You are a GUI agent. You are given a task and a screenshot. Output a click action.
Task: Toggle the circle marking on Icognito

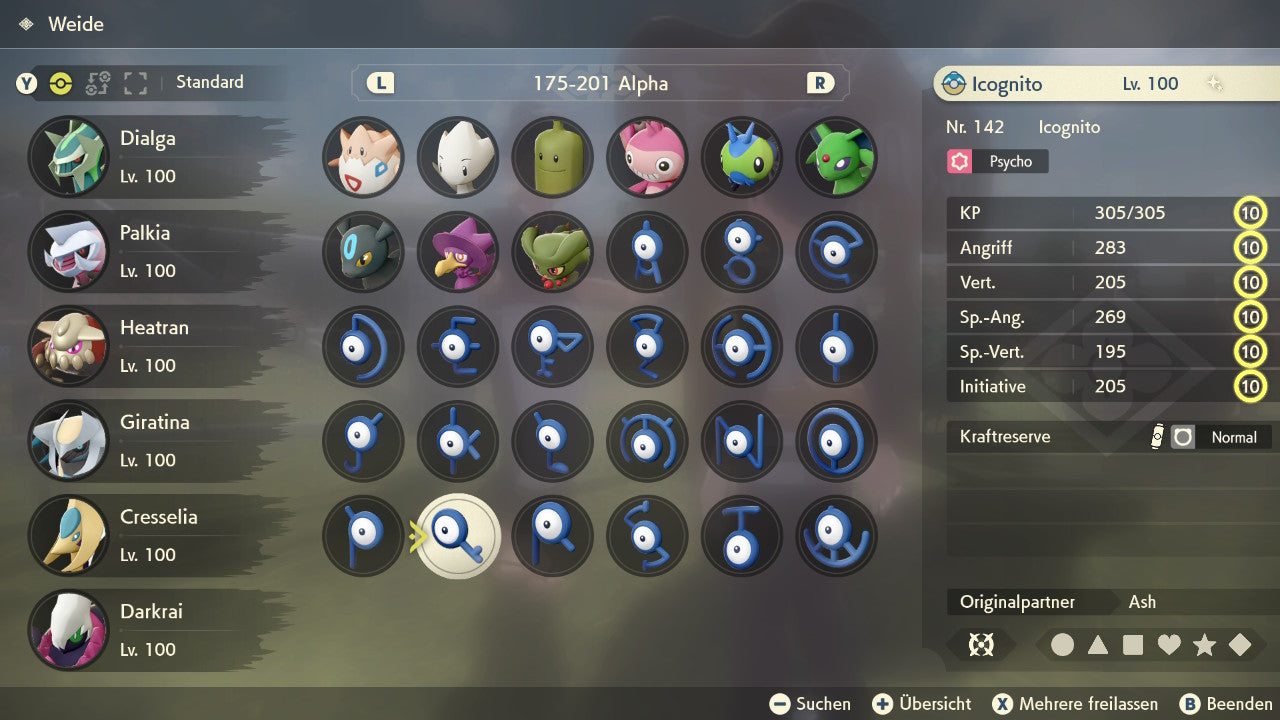pyautogui.click(x=1062, y=645)
